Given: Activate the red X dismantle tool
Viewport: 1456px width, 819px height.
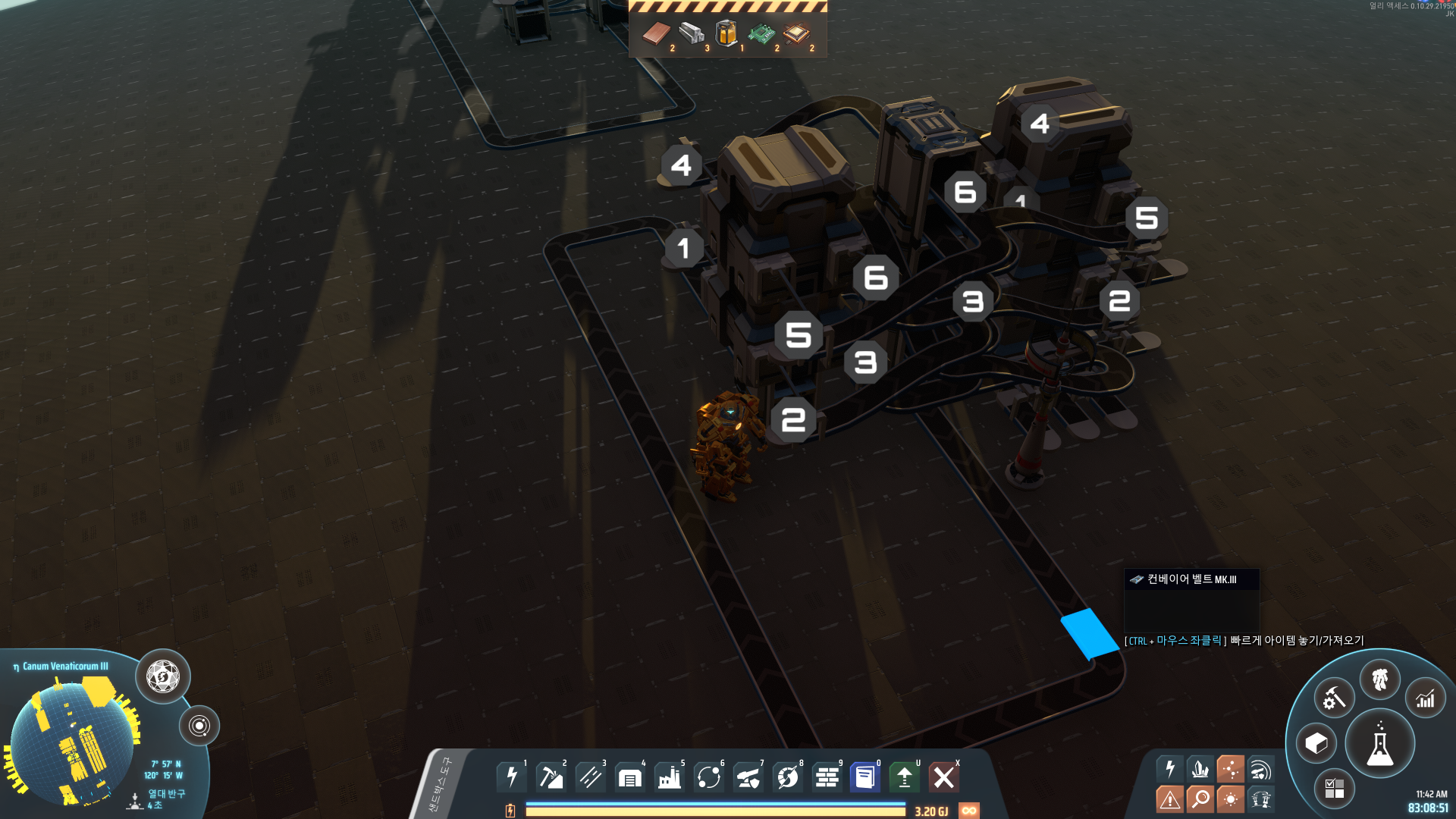Looking at the screenshot, I should pos(944,777).
